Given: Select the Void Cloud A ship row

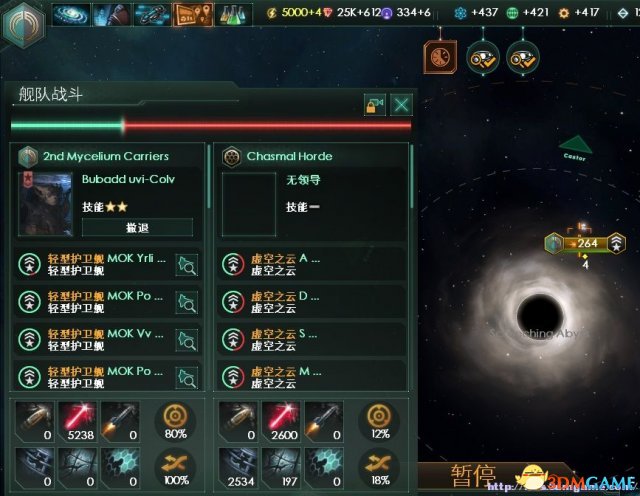Looking at the screenshot, I should 310,264.
